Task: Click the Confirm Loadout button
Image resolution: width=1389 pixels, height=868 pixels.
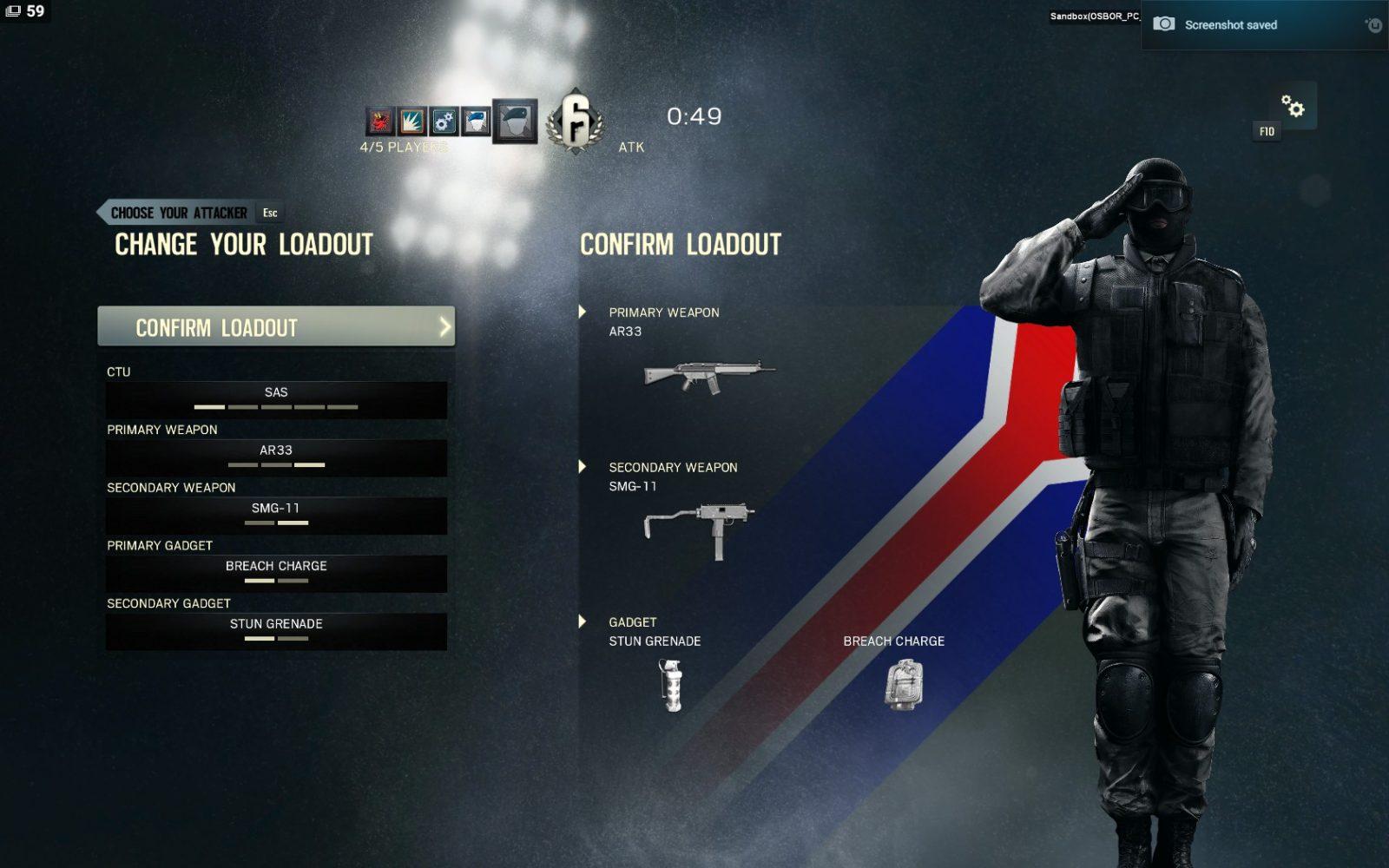Action: pyautogui.click(x=276, y=327)
